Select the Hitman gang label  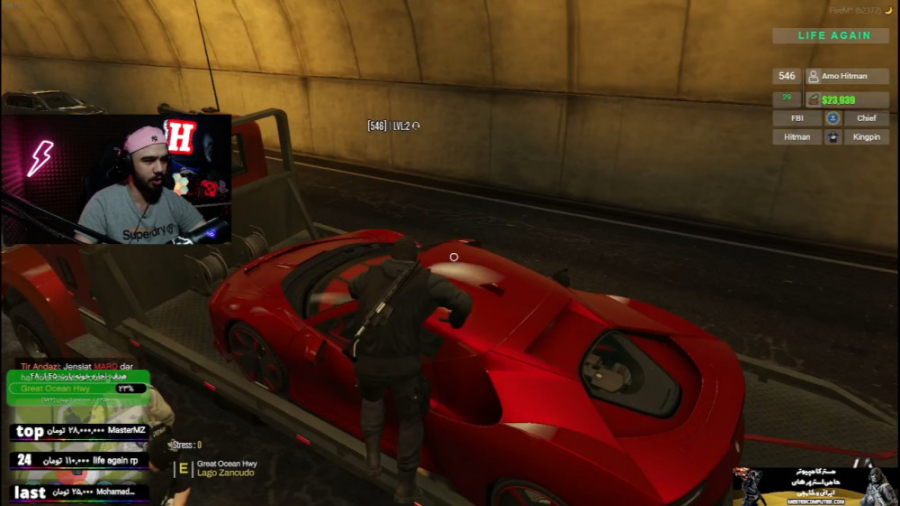[x=797, y=137]
